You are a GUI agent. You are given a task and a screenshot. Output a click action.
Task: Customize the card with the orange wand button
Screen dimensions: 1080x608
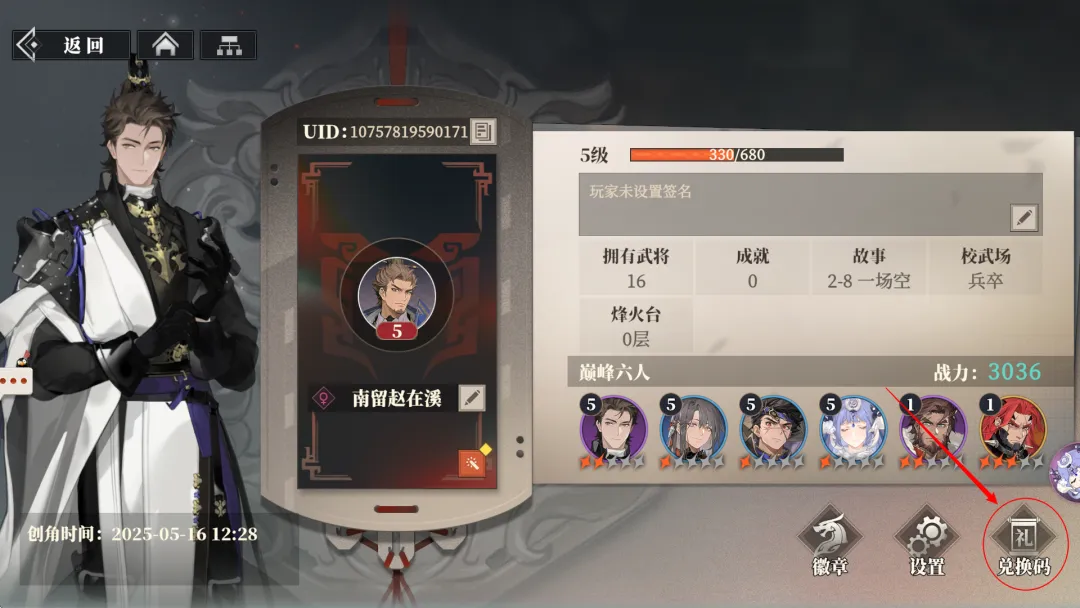(x=471, y=463)
